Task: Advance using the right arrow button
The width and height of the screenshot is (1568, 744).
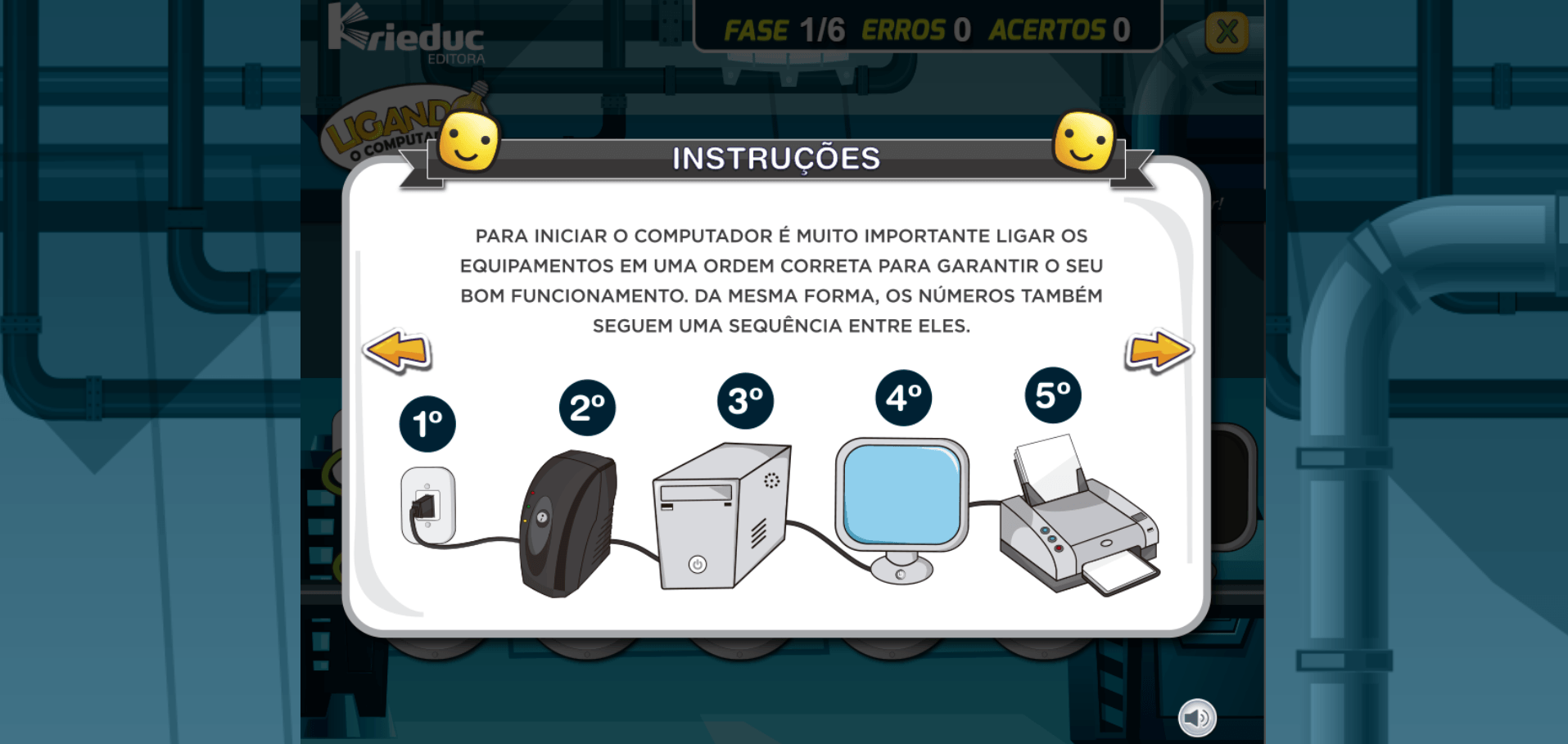Action: (1157, 350)
